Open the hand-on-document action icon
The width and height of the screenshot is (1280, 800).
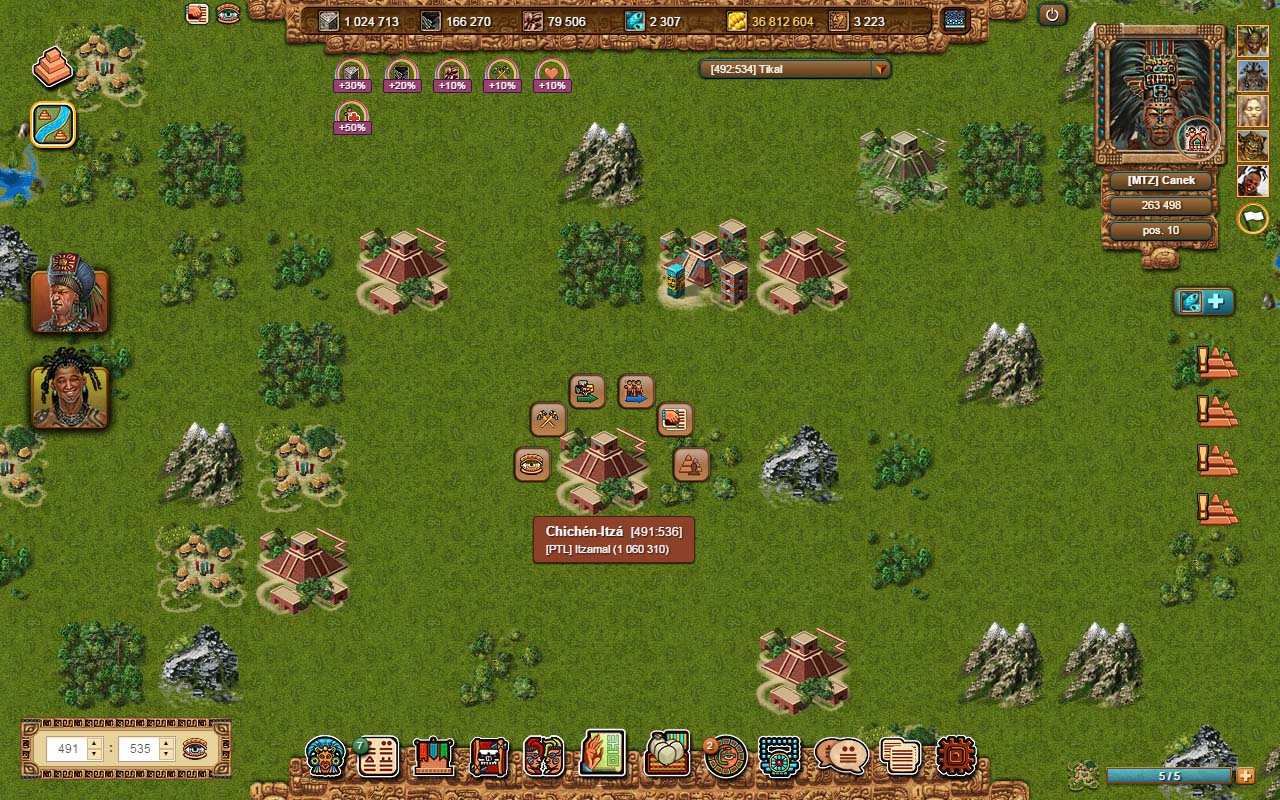675,420
